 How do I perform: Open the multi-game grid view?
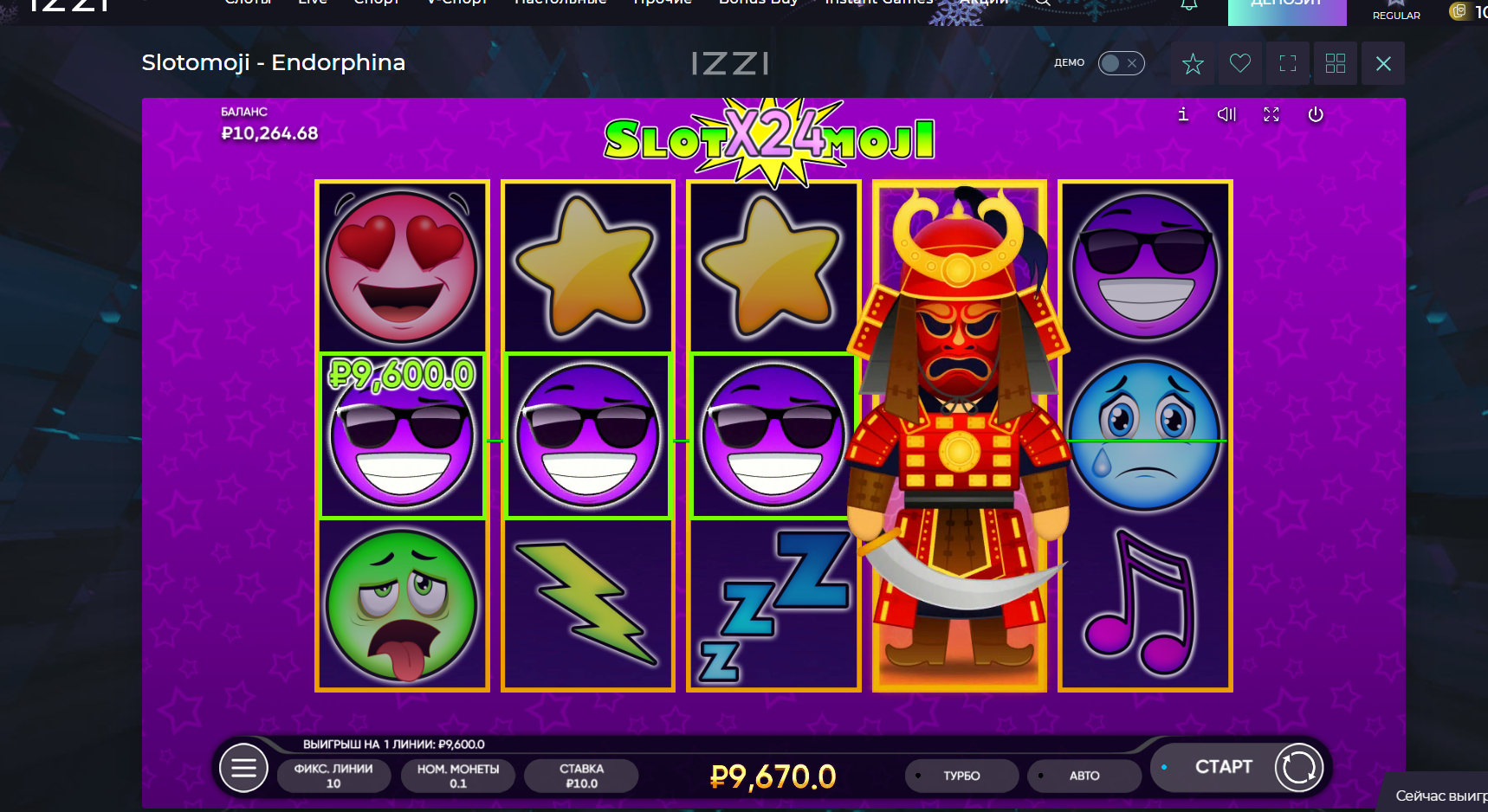tap(1336, 63)
